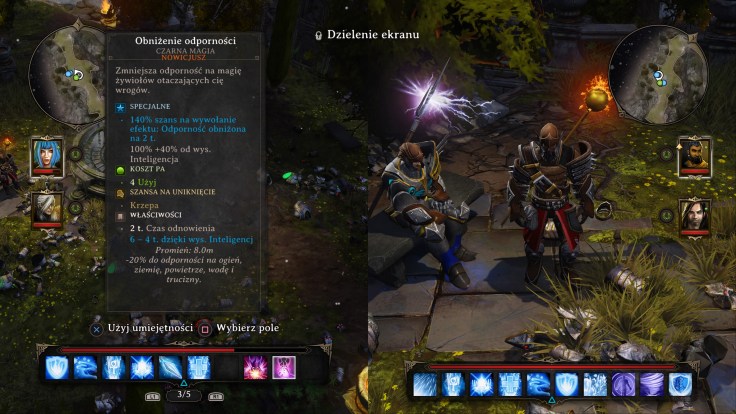
Task: Choose the dark-haired woman portrait
Action: (694, 214)
